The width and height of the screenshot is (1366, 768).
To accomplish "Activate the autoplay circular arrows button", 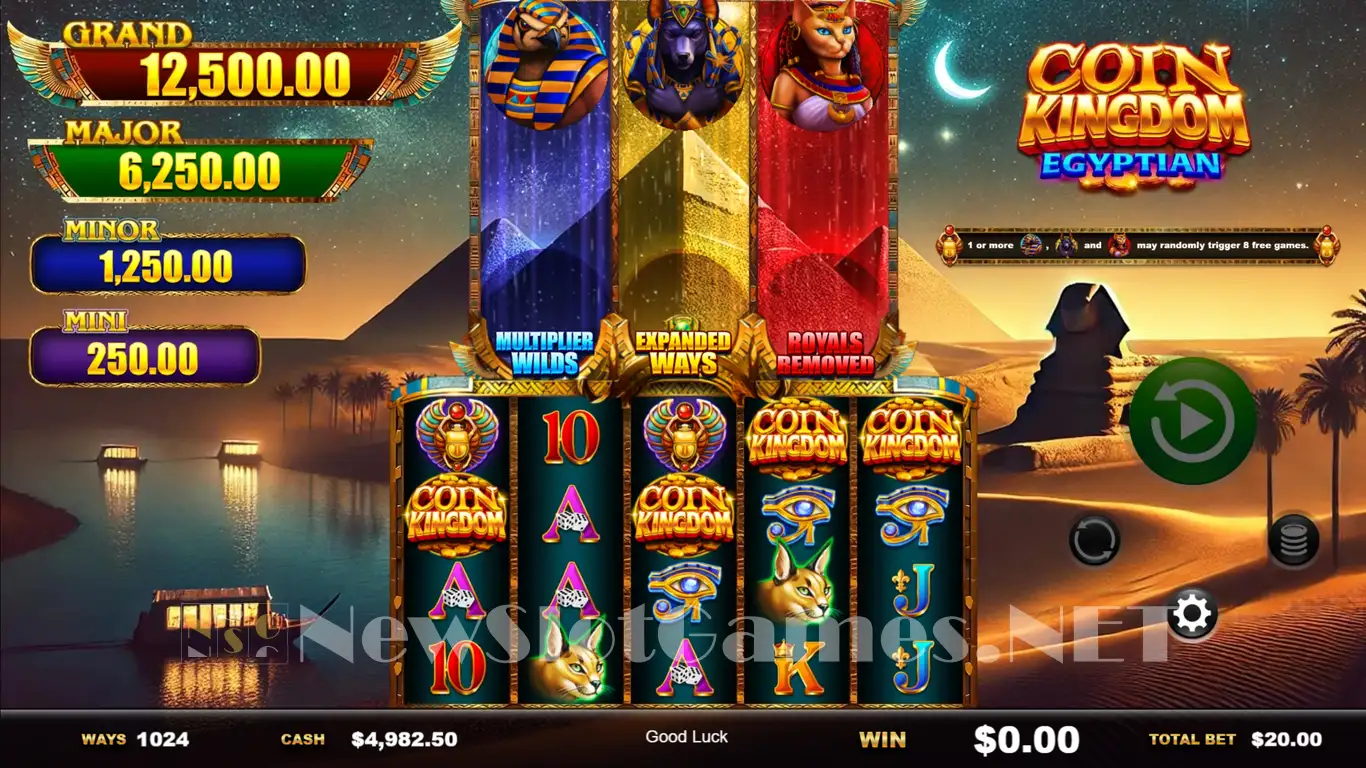I will click(1094, 541).
